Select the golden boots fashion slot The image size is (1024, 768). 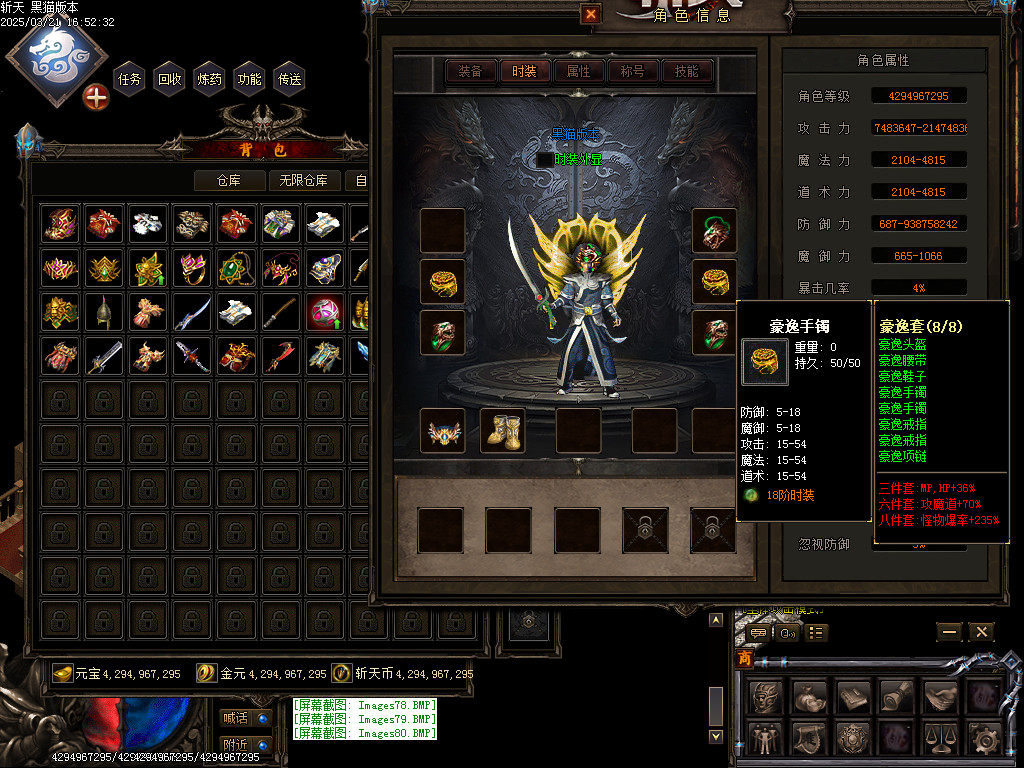point(503,431)
